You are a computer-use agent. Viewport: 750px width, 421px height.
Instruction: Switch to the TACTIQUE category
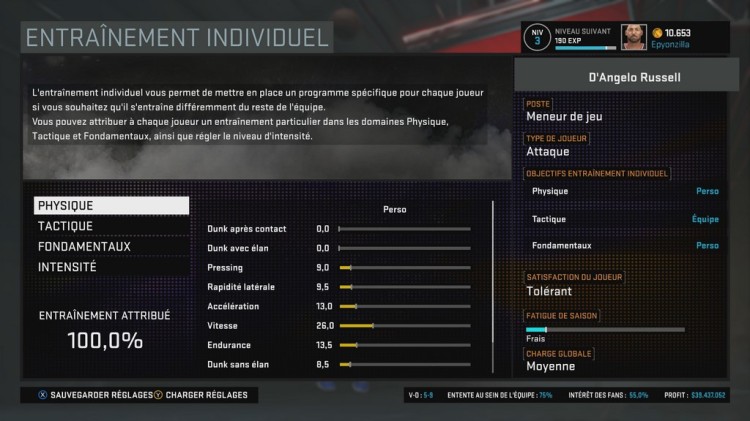[111, 226]
